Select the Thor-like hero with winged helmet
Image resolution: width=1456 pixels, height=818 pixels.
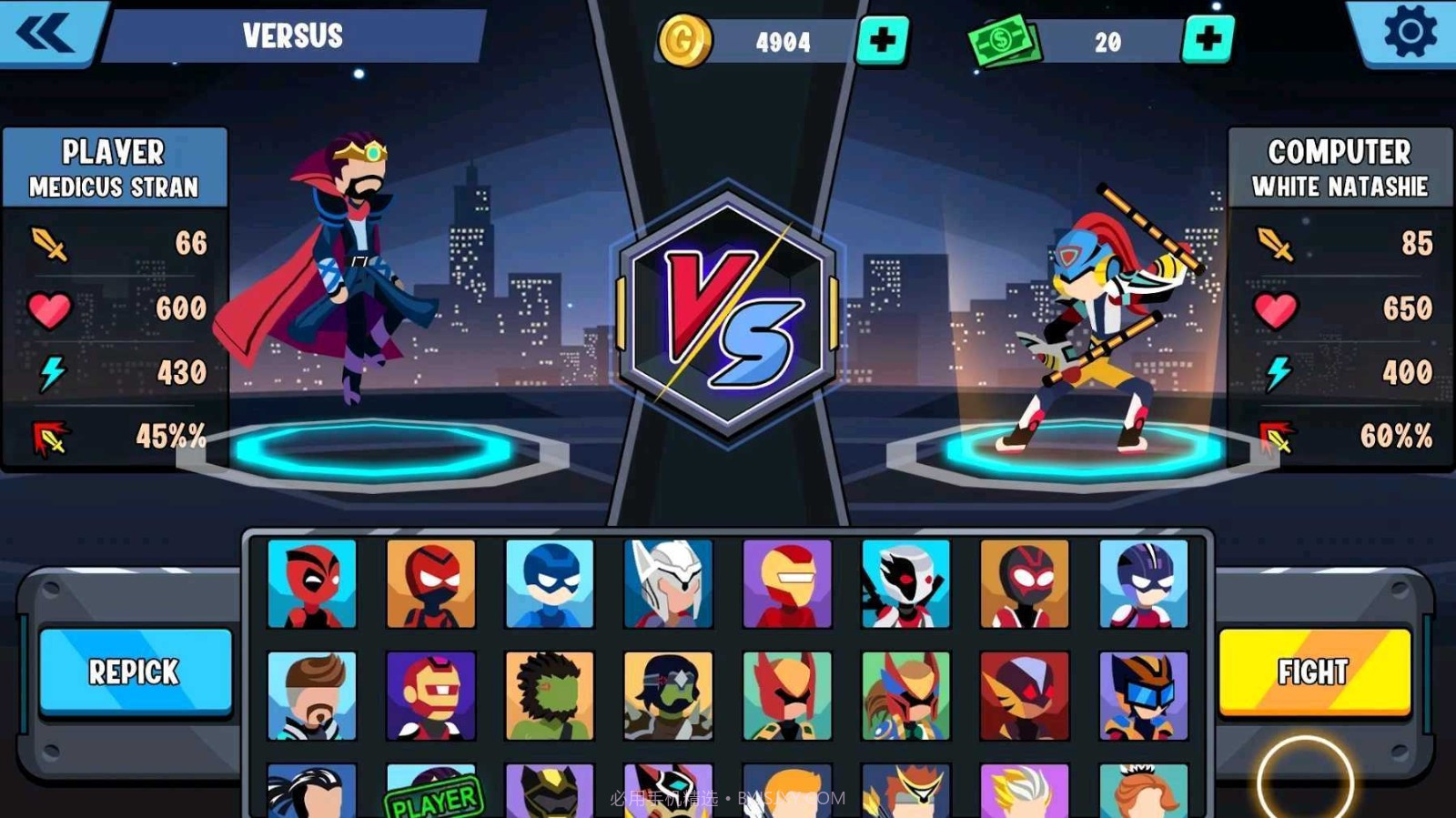tap(669, 582)
